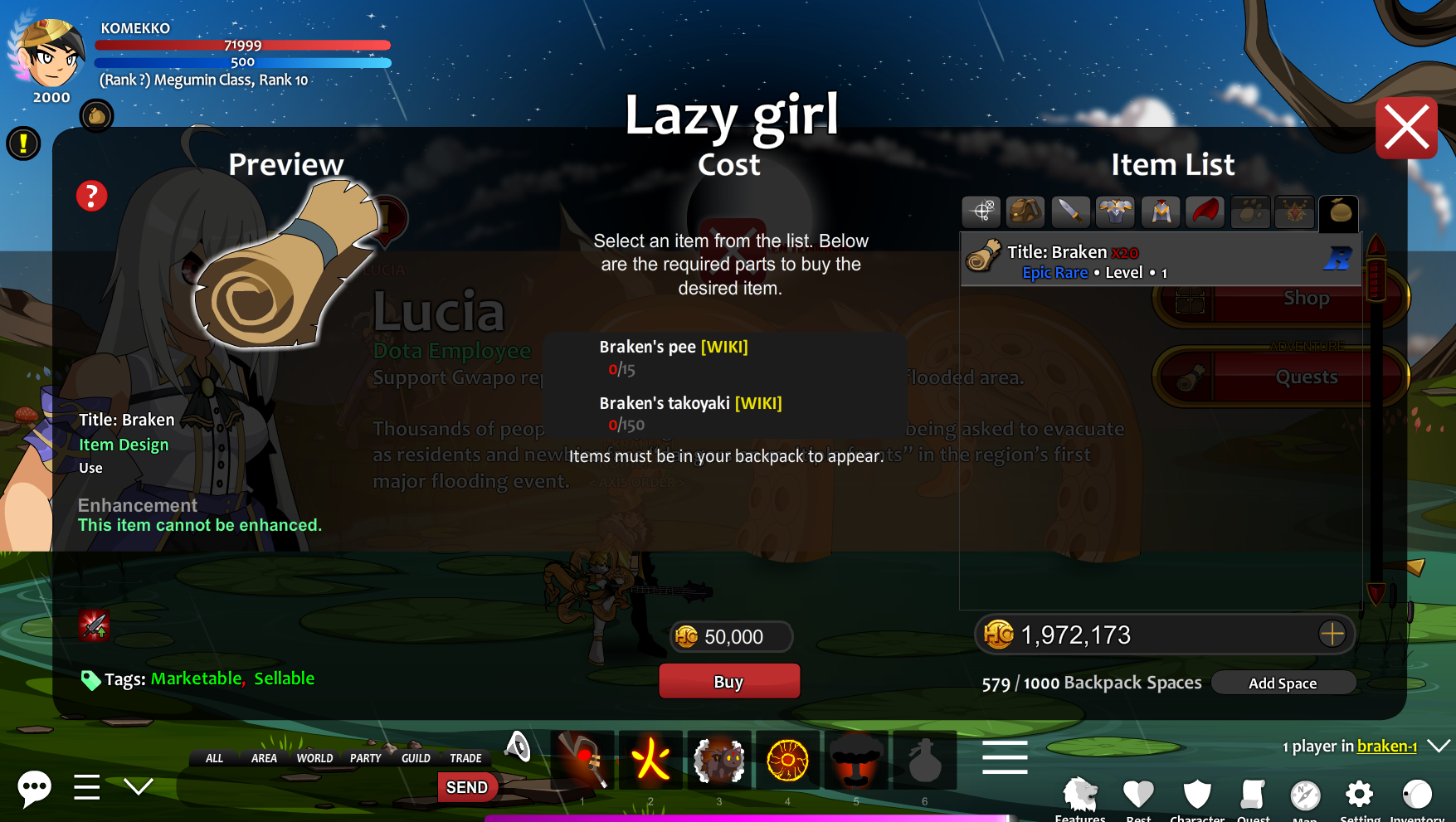Open the Braken's takoyaki WIKI link
1456x822 pixels.
758,403
